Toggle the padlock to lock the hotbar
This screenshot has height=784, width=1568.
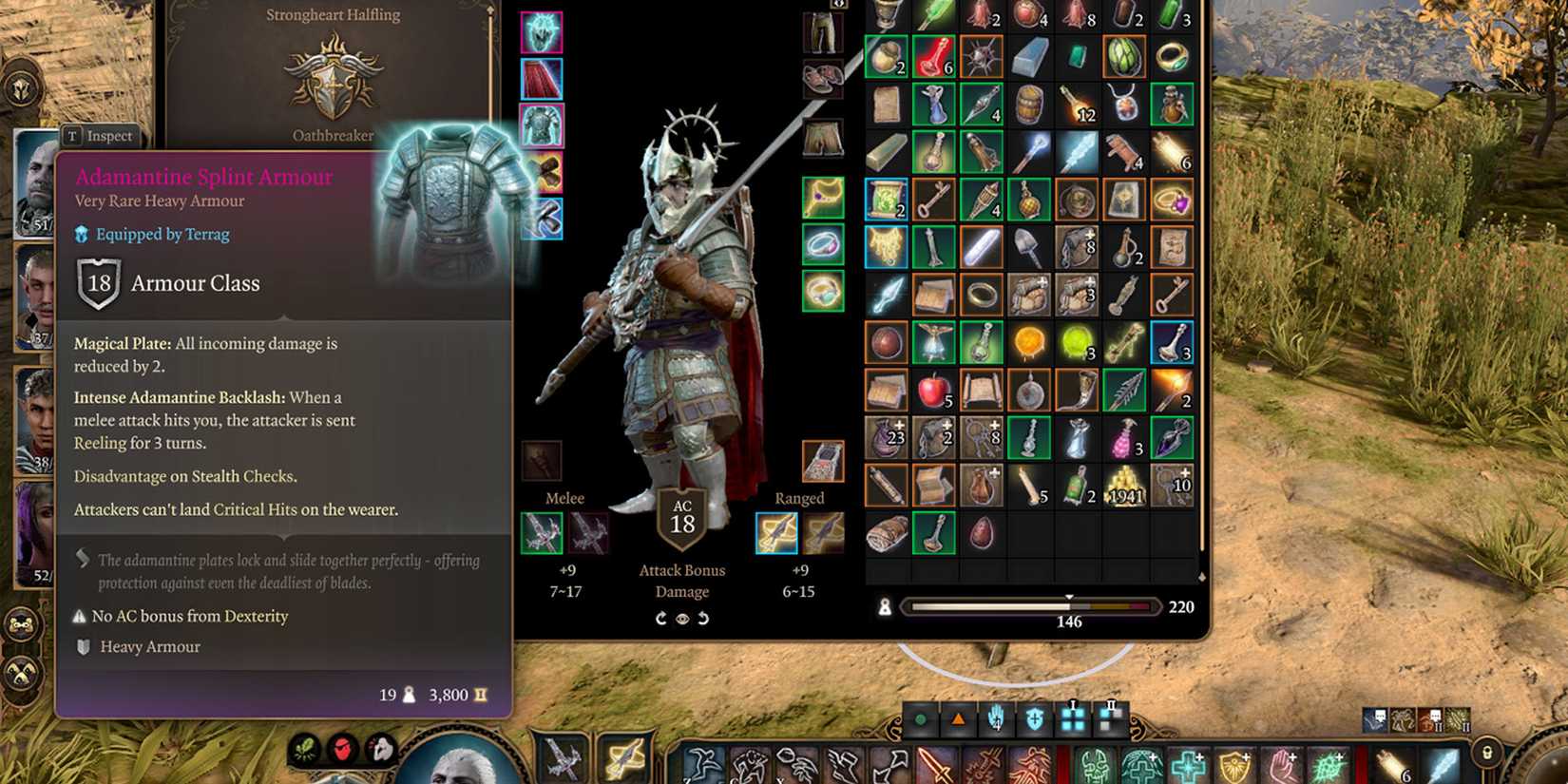pos(1487,754)
